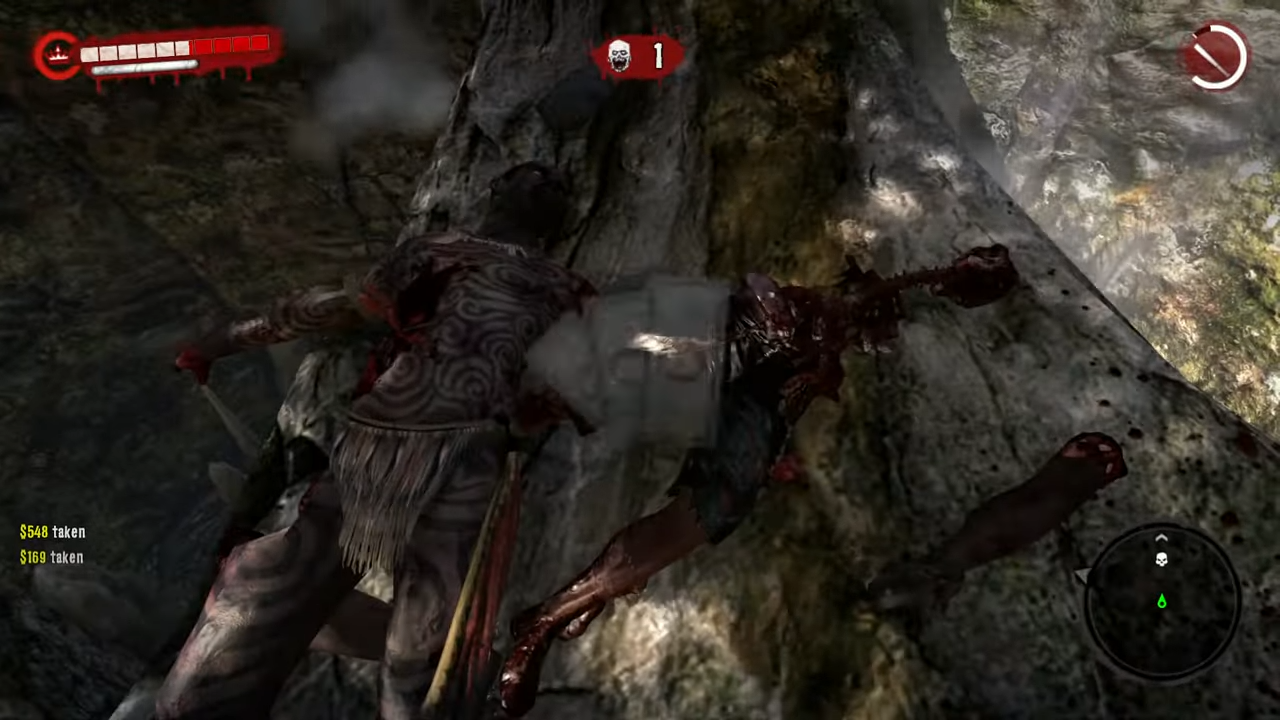
Task: Expand the chevron above the minimap skull
Action: tap(1161, 538)
